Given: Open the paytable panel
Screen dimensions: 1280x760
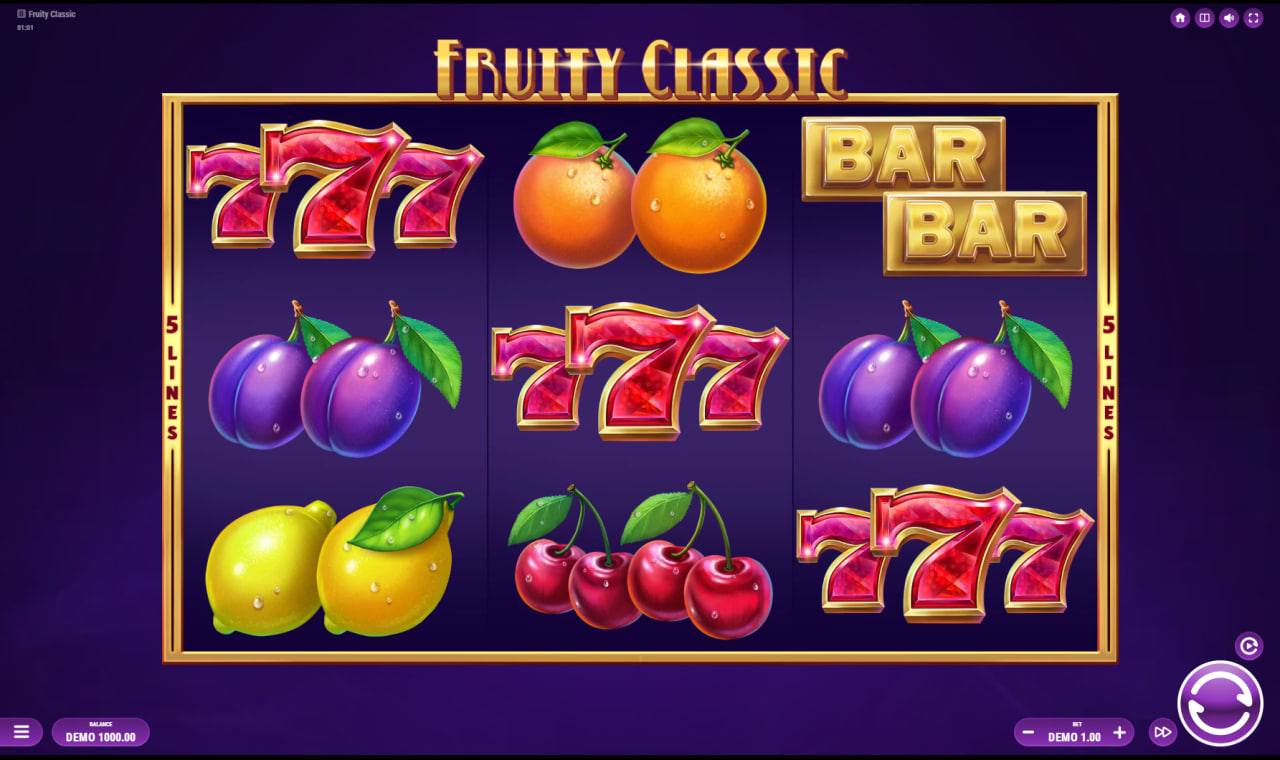Looking at the screenshot, I should tap(1204, 17).
